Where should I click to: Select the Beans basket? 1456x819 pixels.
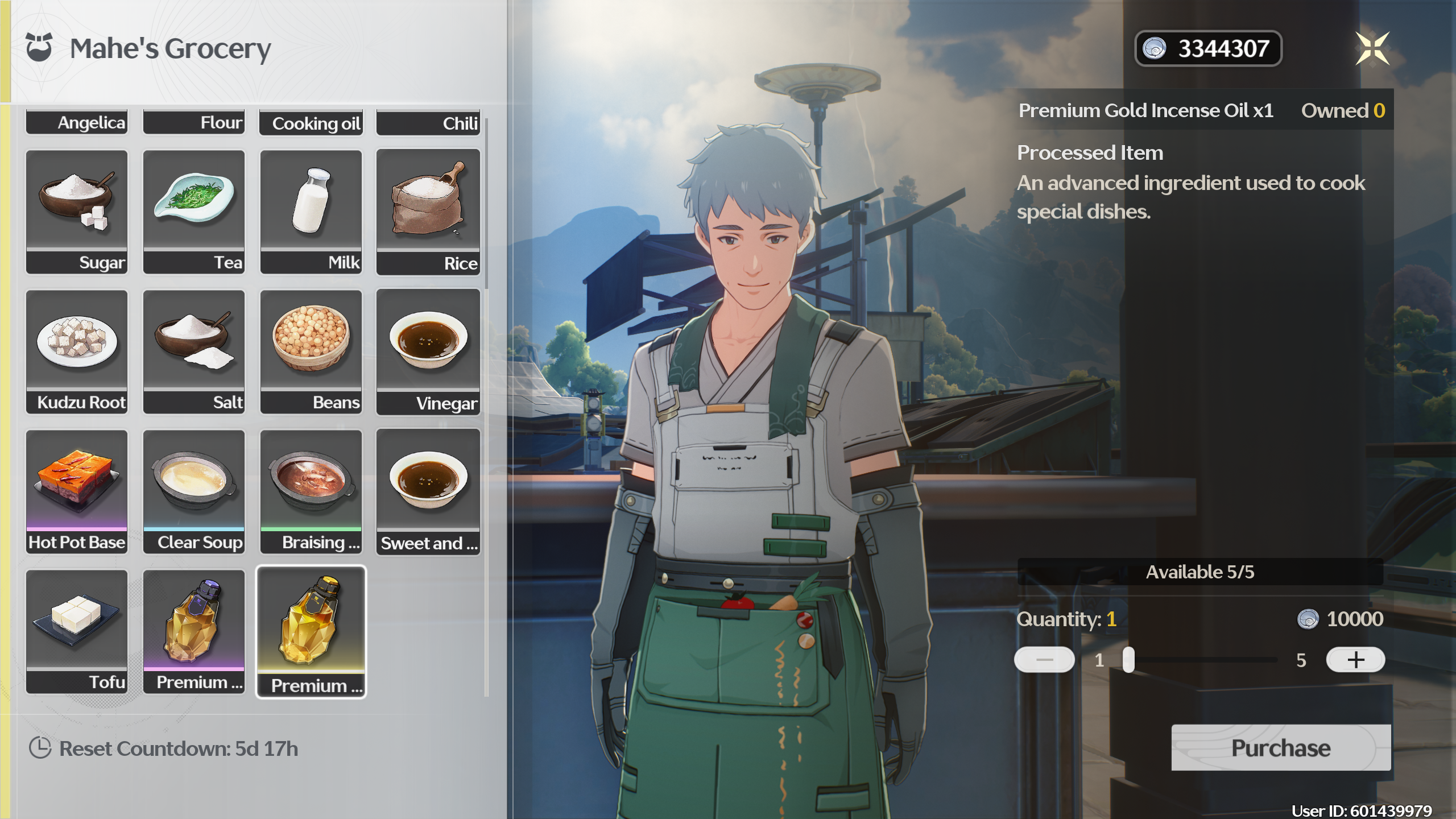(x=311, y=351)
